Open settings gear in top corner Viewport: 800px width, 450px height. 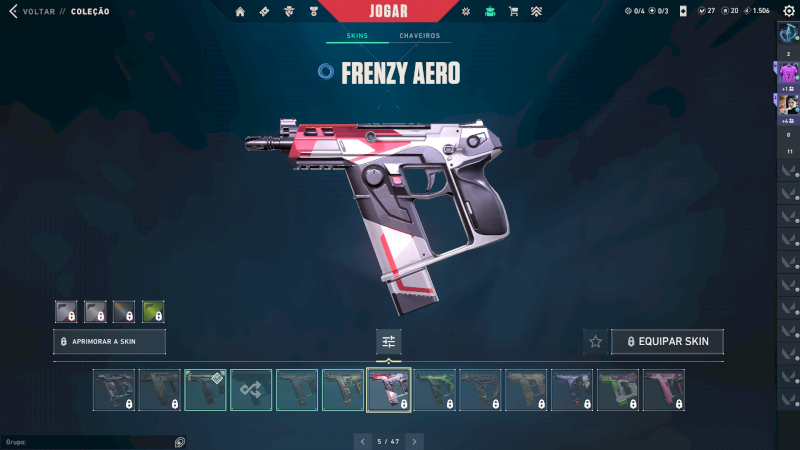tap(788, 11)
